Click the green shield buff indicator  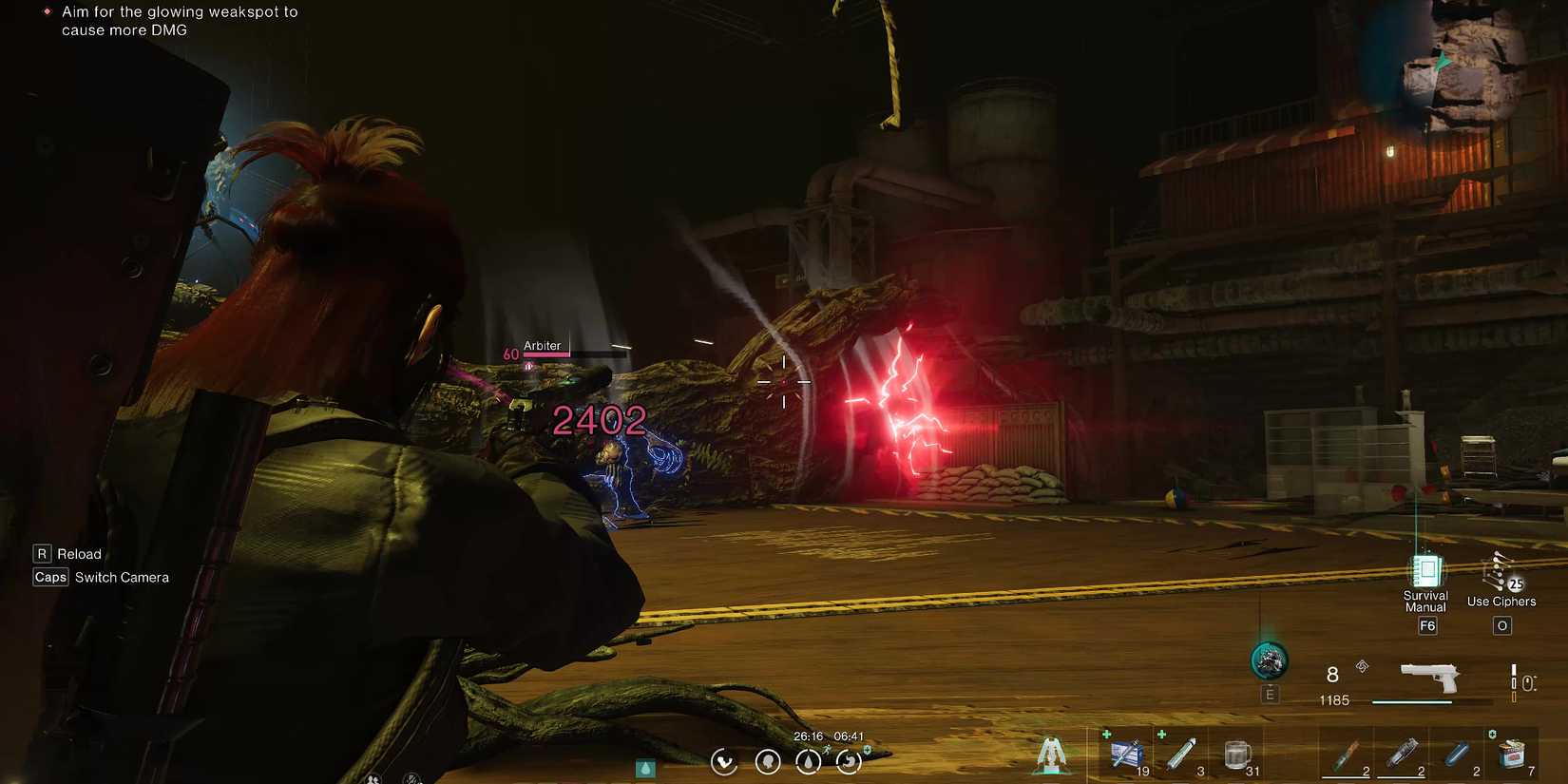pyautogui.click(x=868, y=750)
